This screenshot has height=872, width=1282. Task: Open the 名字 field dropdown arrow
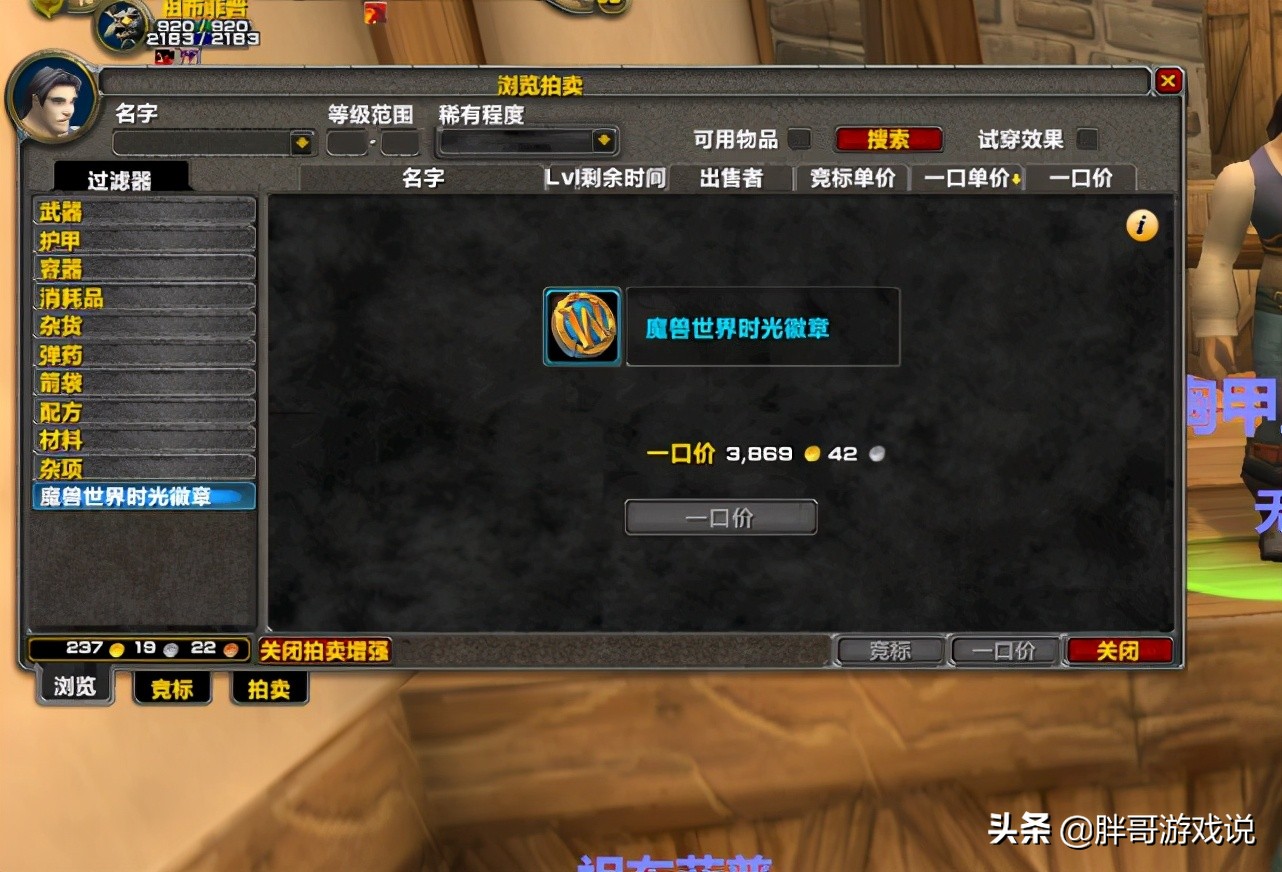301,143
